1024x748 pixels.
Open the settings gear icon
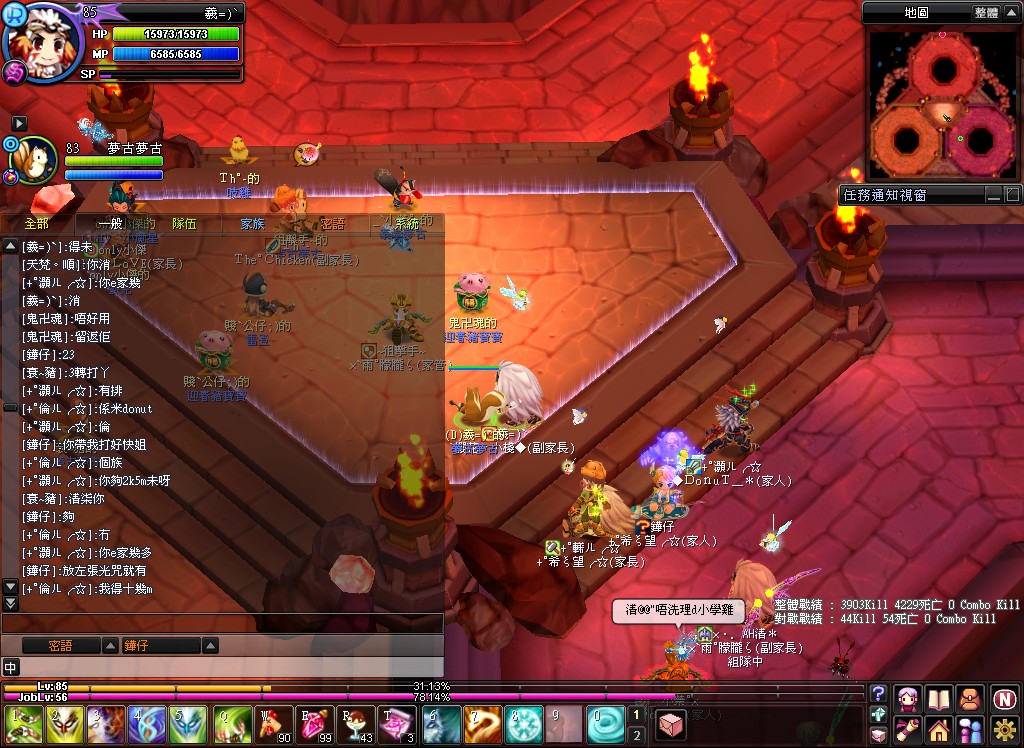(1003, 728)
